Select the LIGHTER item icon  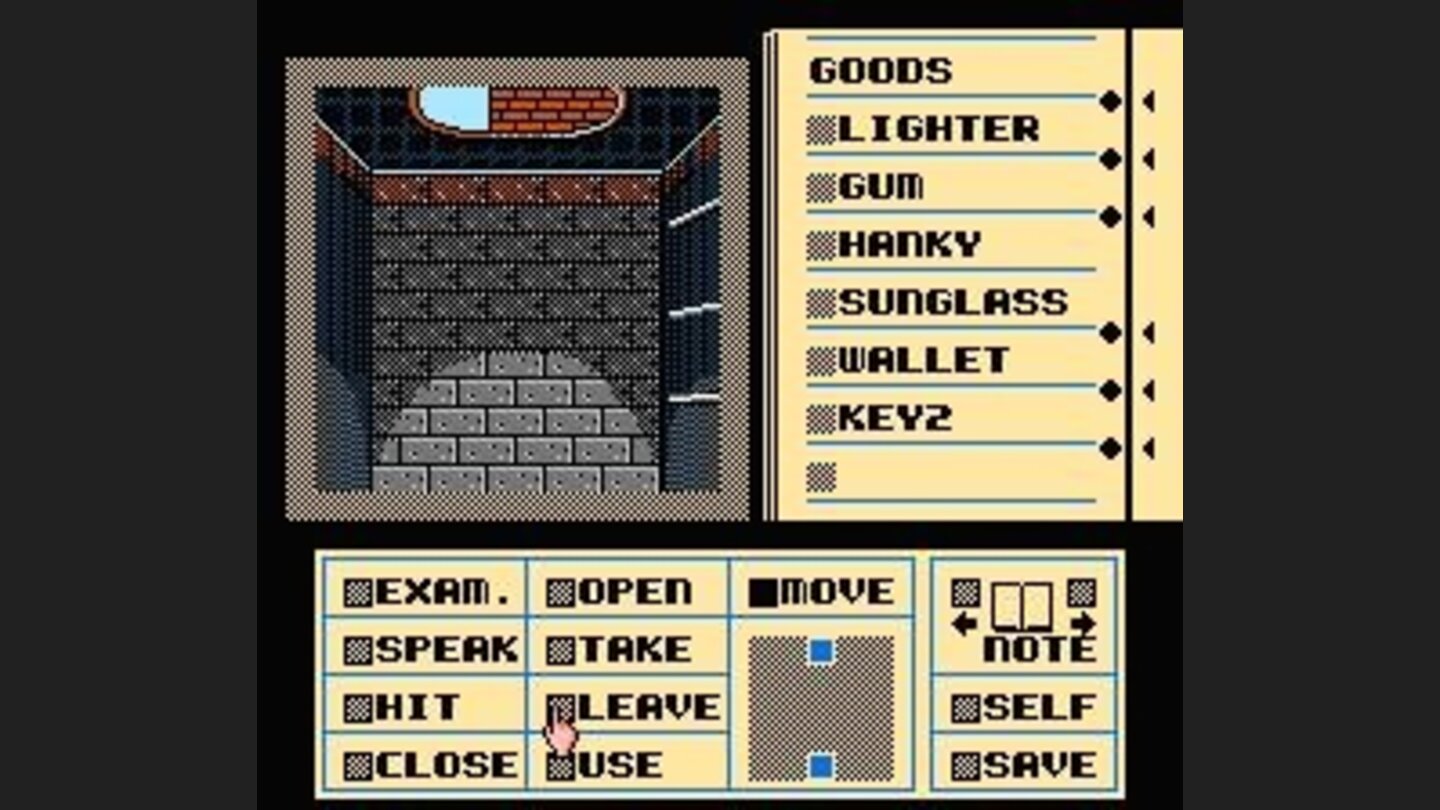[x=822, y=128]
